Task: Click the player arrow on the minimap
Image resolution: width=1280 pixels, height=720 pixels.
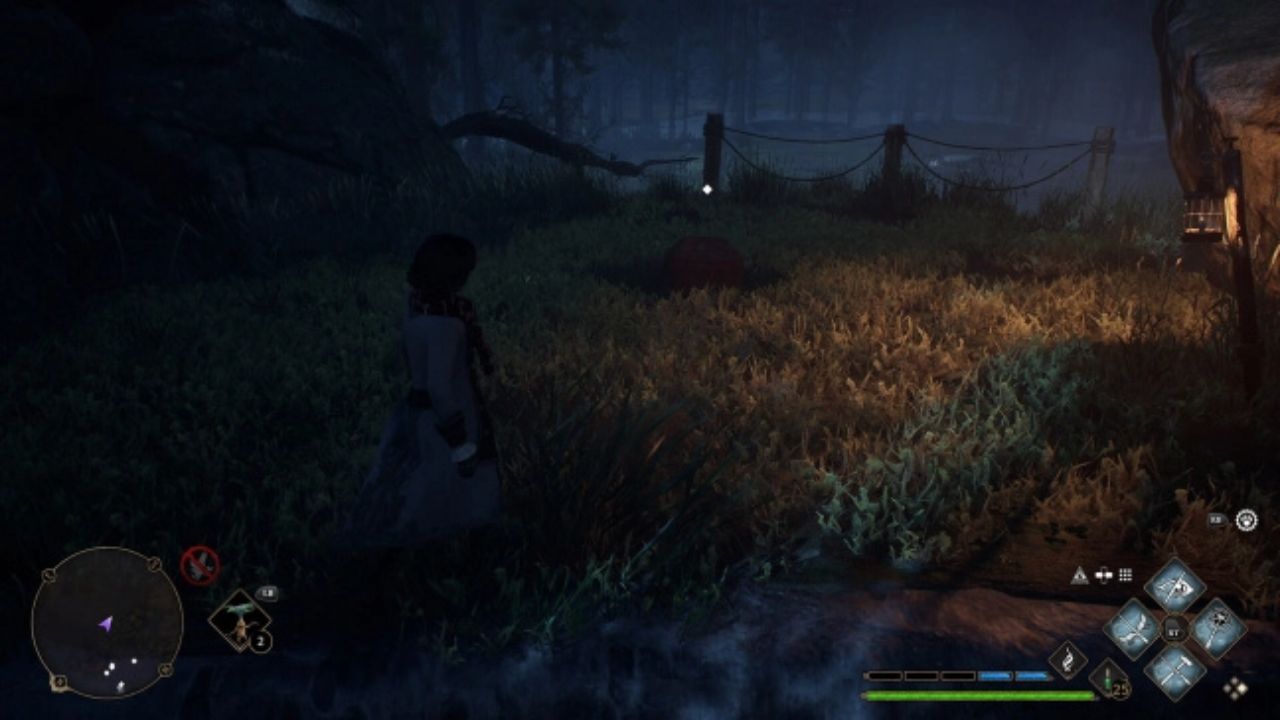Action: click(105, 622)
